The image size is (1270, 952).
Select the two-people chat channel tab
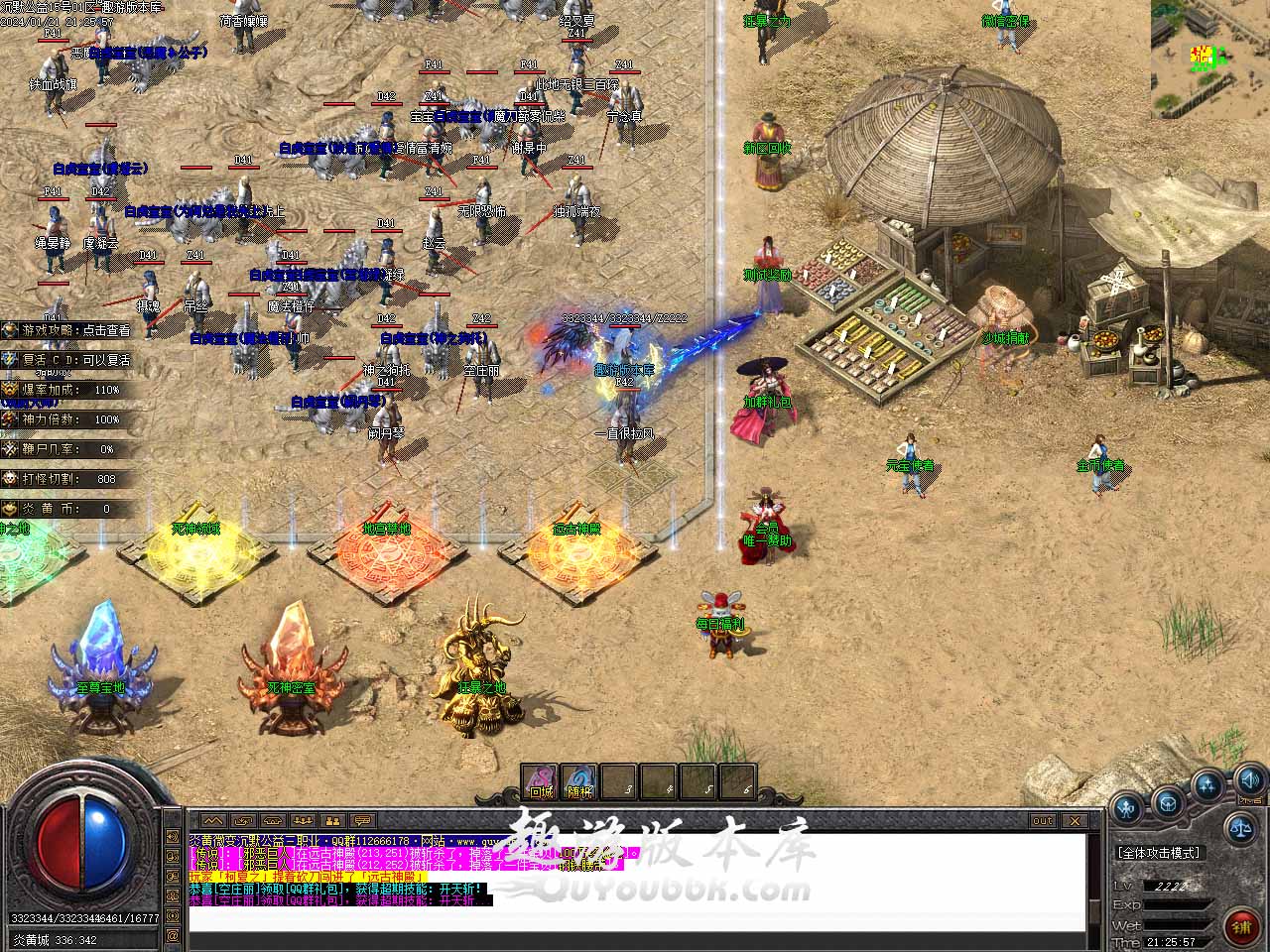333,821
